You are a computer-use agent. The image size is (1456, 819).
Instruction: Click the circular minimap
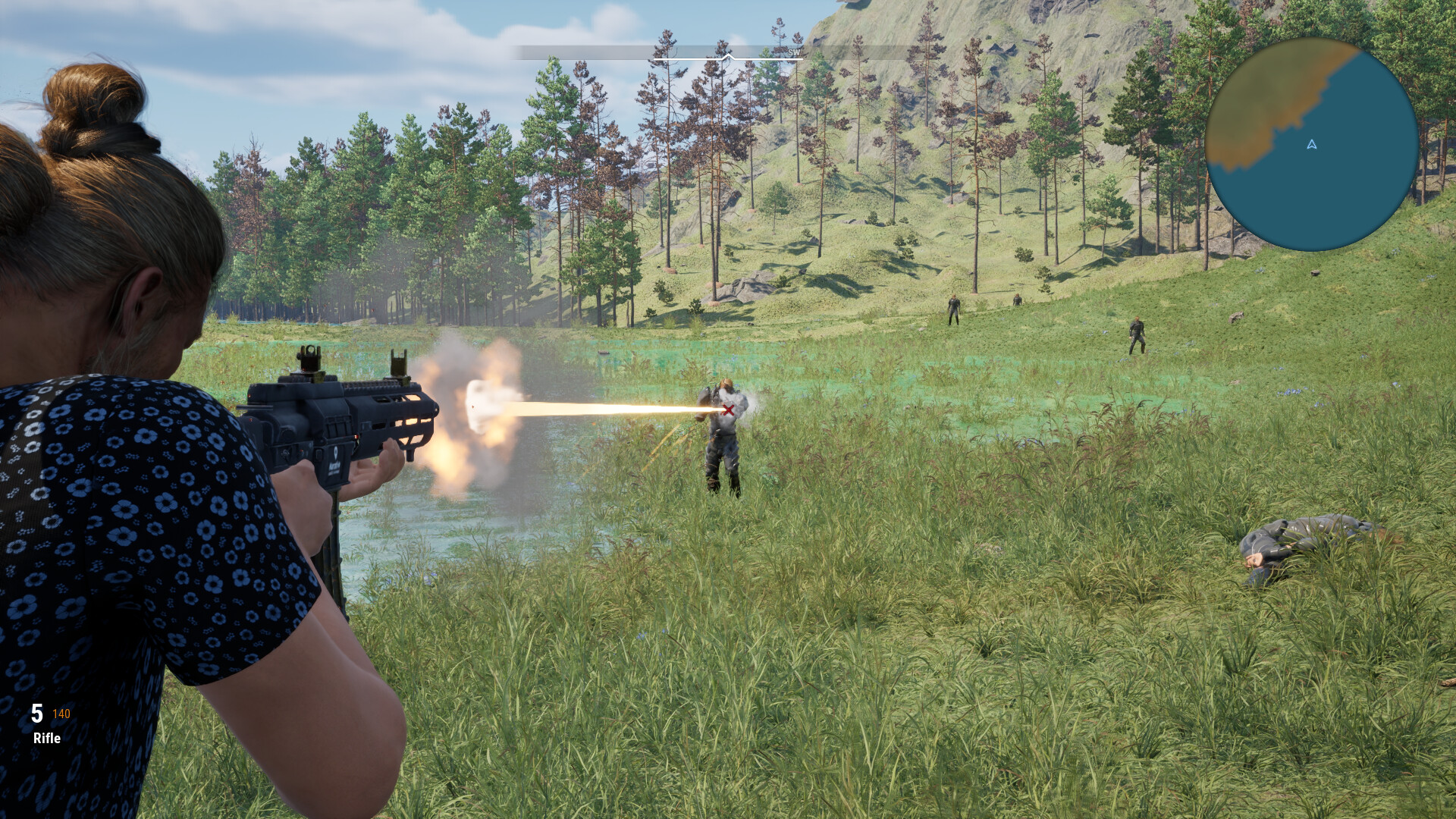click(1311, 145)
